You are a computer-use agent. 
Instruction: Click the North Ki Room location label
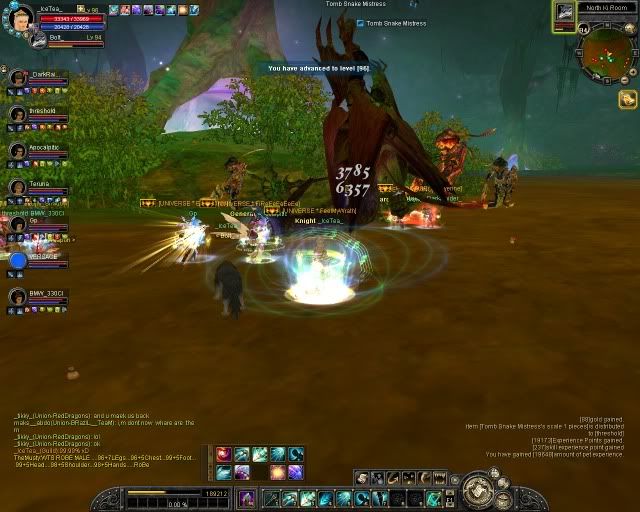click(x=608, y=7)
